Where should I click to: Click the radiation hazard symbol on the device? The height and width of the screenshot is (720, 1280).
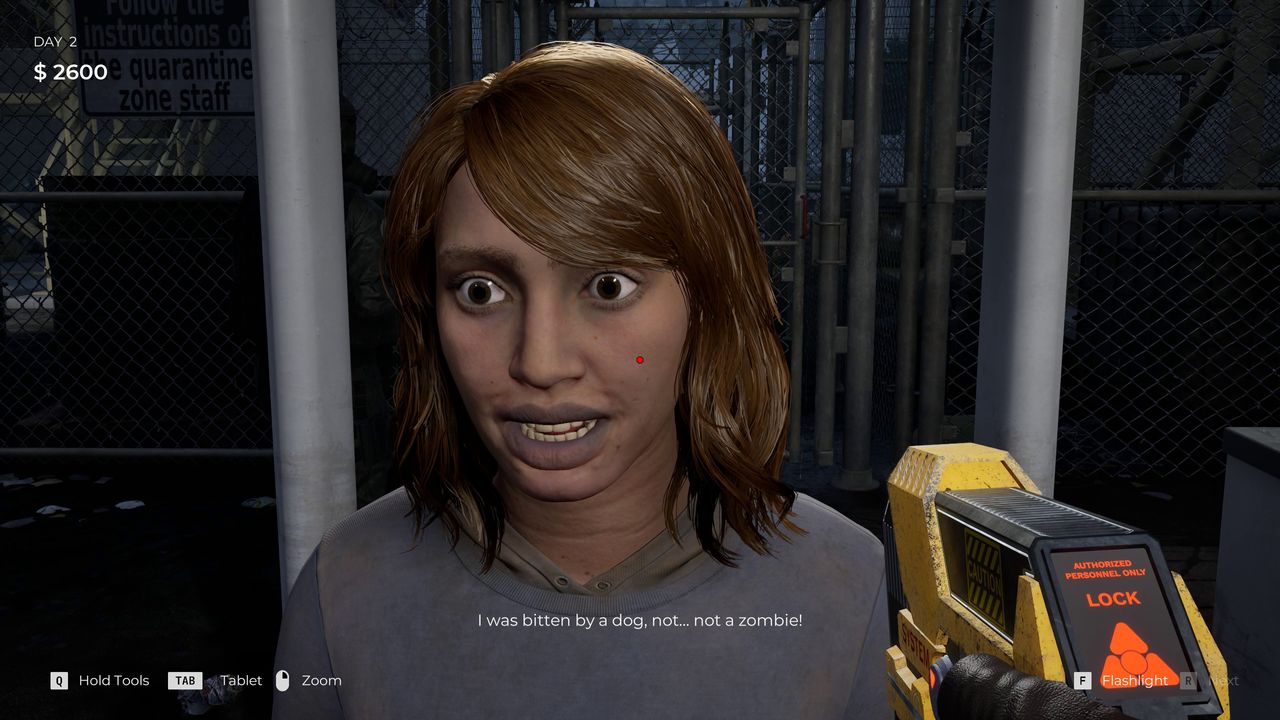(1134, 651)
